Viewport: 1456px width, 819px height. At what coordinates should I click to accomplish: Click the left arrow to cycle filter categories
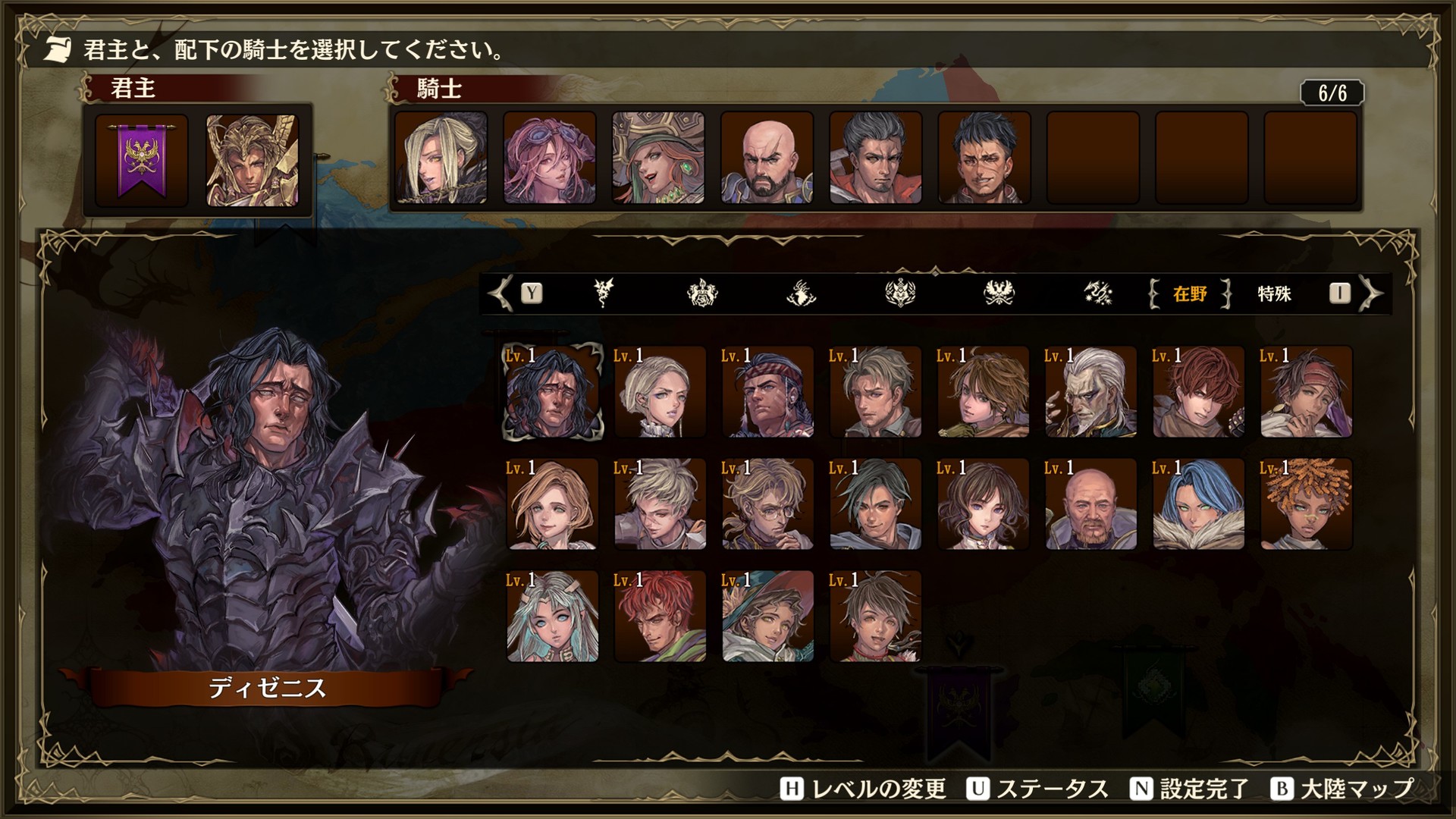pyautogui.click(x=499, y=294)
